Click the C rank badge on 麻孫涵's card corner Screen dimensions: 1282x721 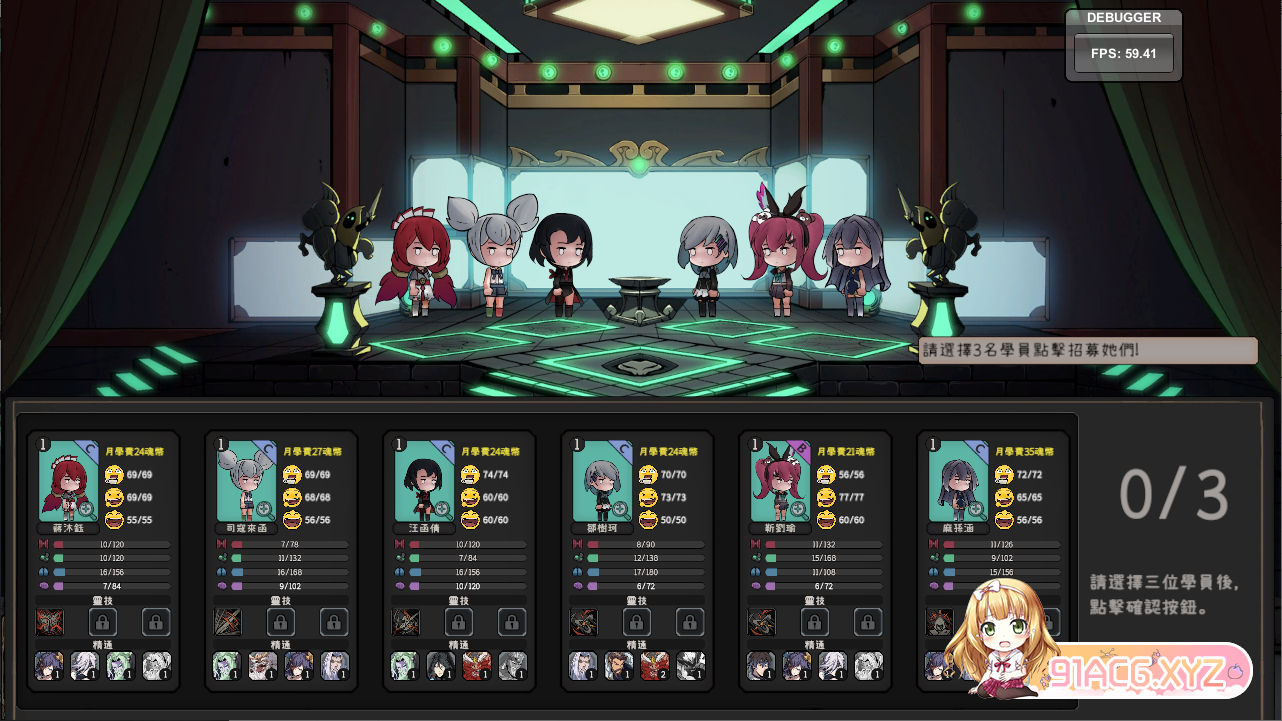(x=981, y=446)
